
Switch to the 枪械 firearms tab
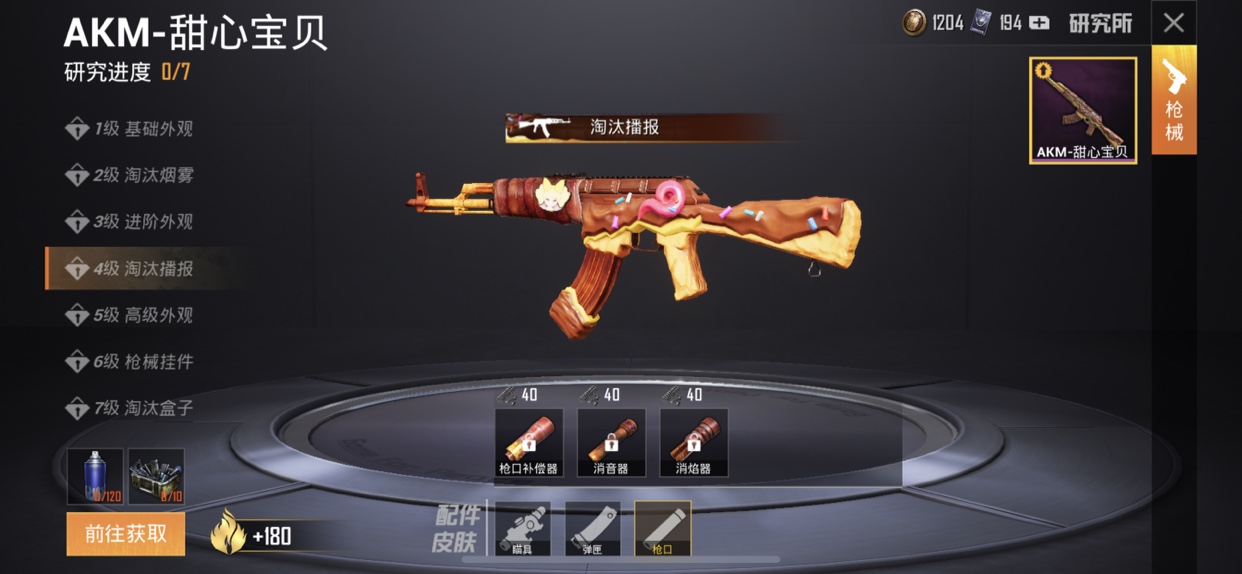[x=1174, y=105]
